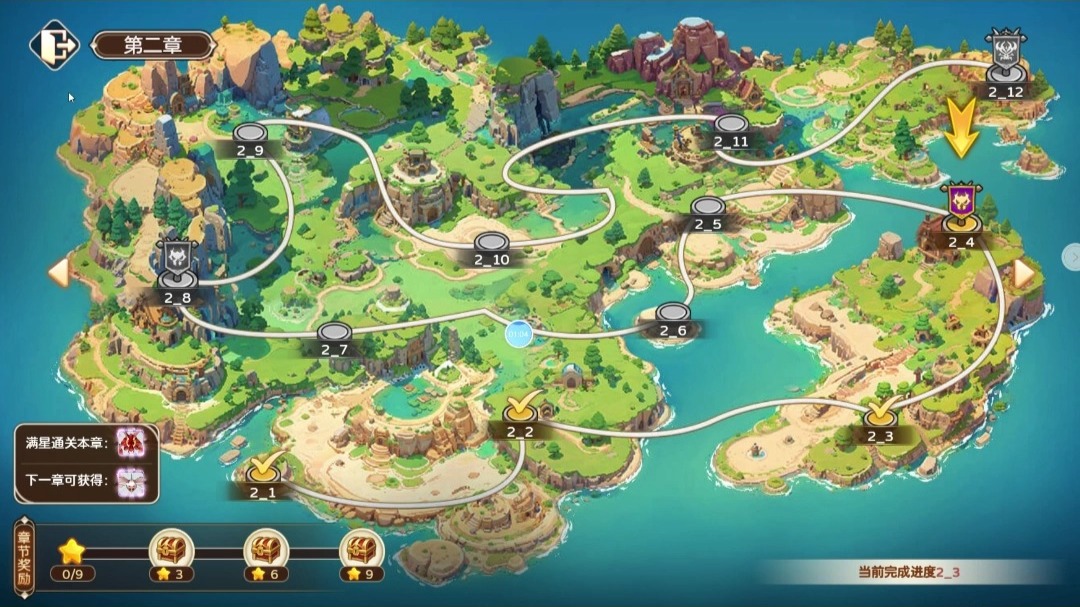Replay completed stage 2_3
This screenshot has height=607, width=1080.
(x=880, y=414)
